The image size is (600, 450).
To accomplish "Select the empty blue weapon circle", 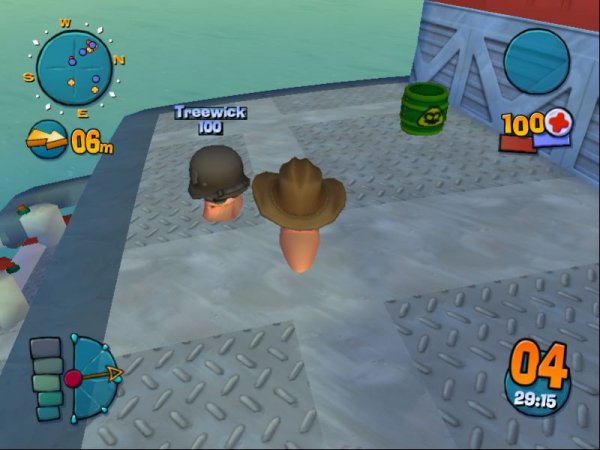I will coord(536,60).
